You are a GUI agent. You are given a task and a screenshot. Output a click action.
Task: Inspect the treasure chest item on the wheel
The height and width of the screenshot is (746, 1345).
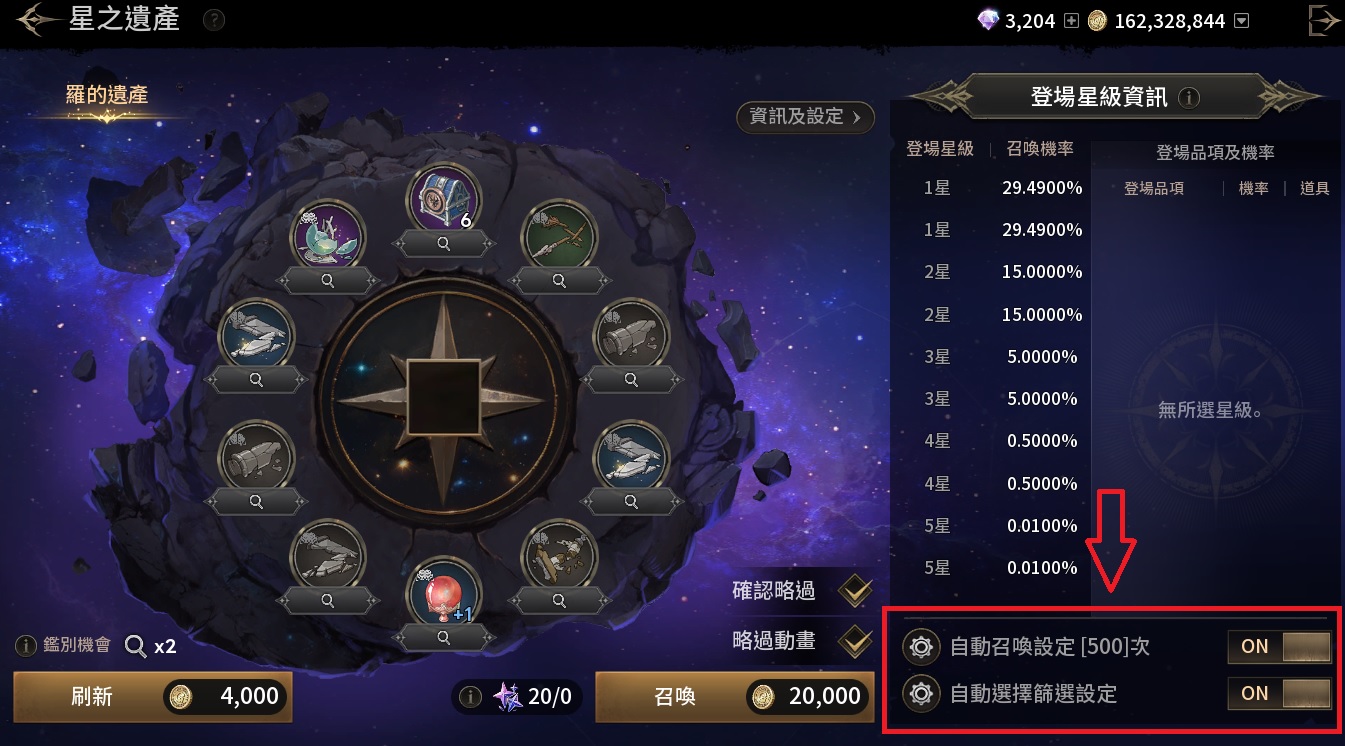click(x=443, y=241)
